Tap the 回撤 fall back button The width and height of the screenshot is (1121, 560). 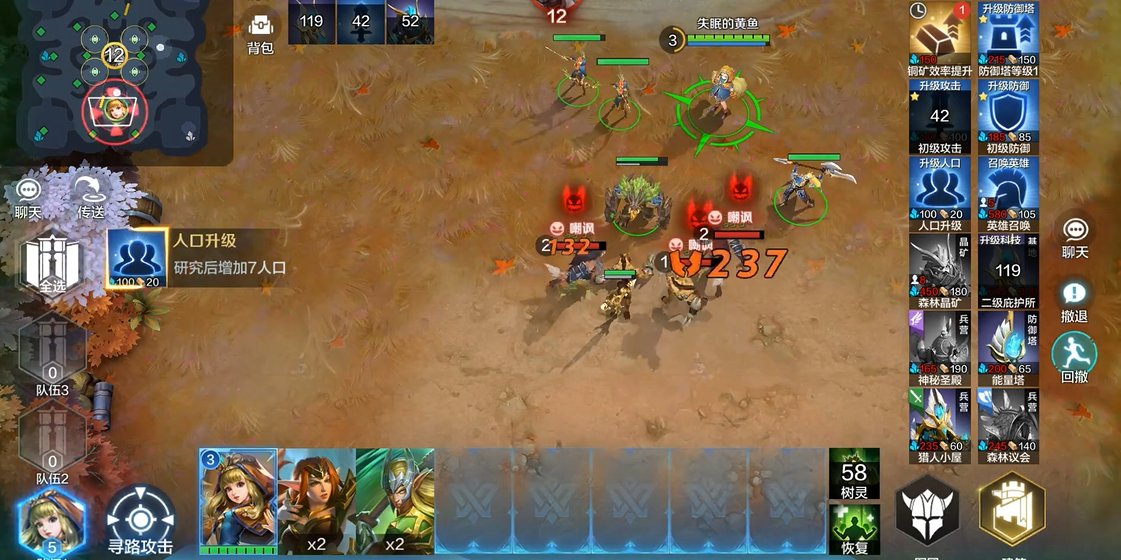point(1074,358)
